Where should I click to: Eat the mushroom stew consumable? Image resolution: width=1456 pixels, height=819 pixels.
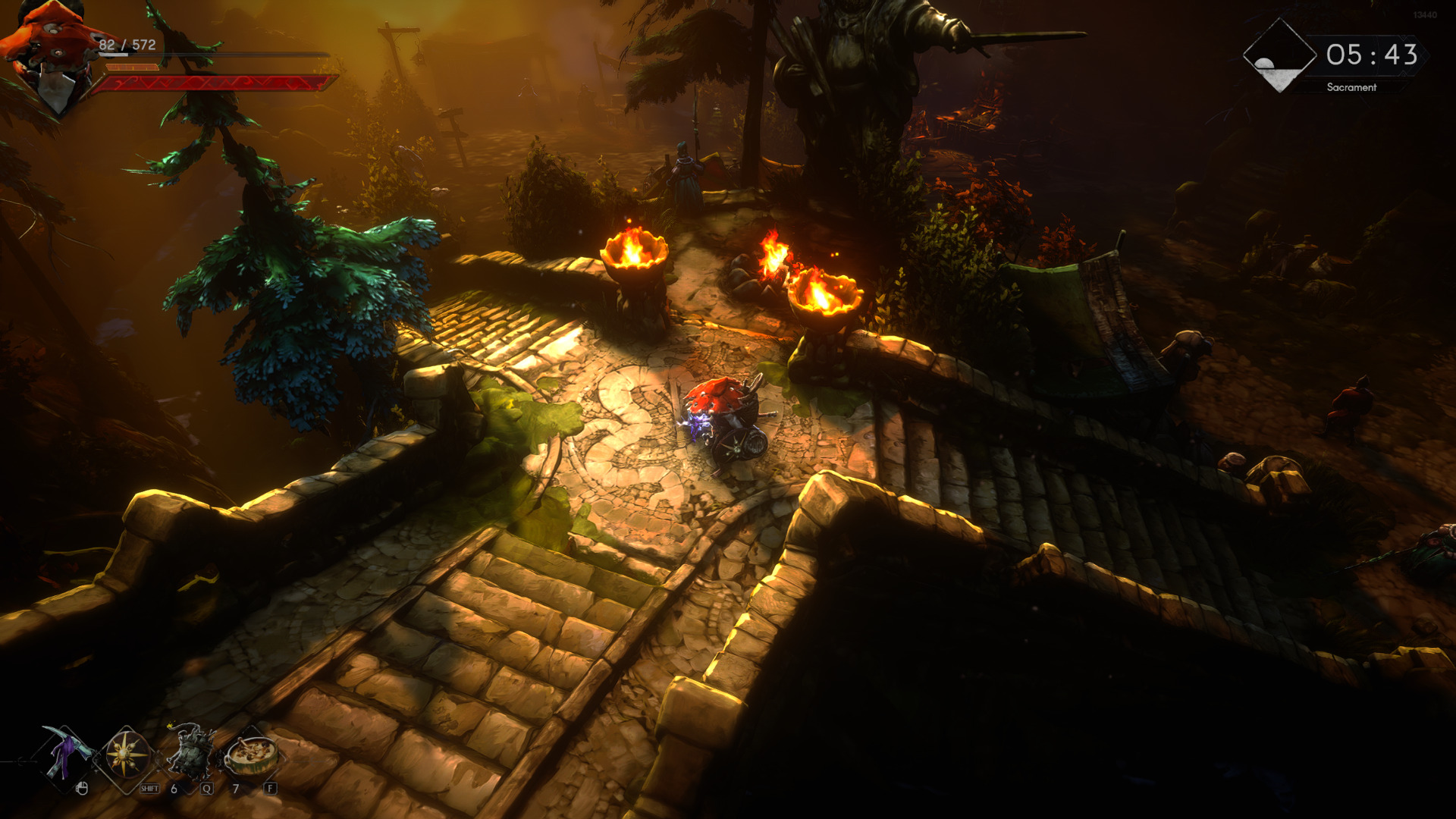(x=253, y=753)
